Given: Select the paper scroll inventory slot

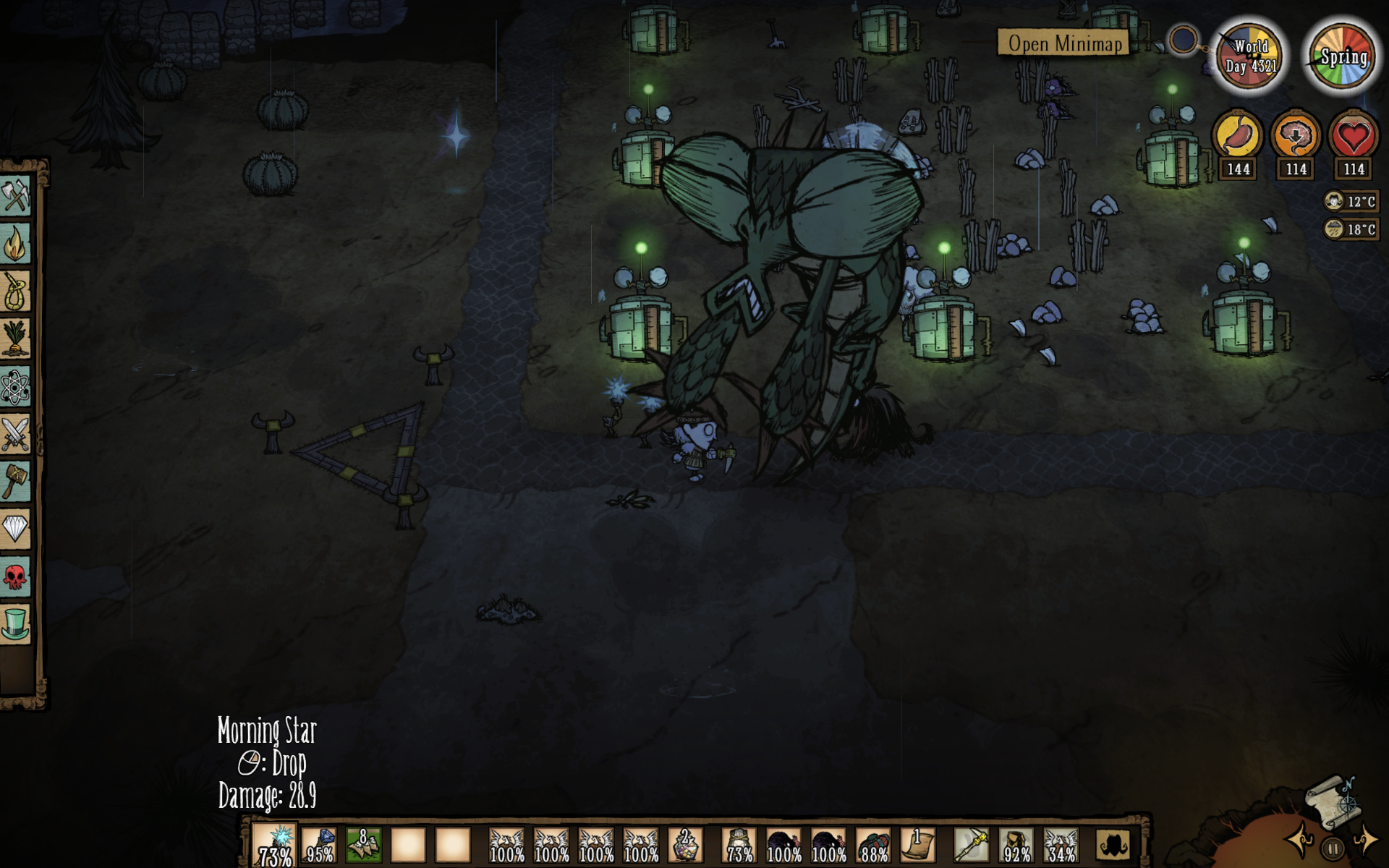Looking at the screenshot, I should pos(918,845).
